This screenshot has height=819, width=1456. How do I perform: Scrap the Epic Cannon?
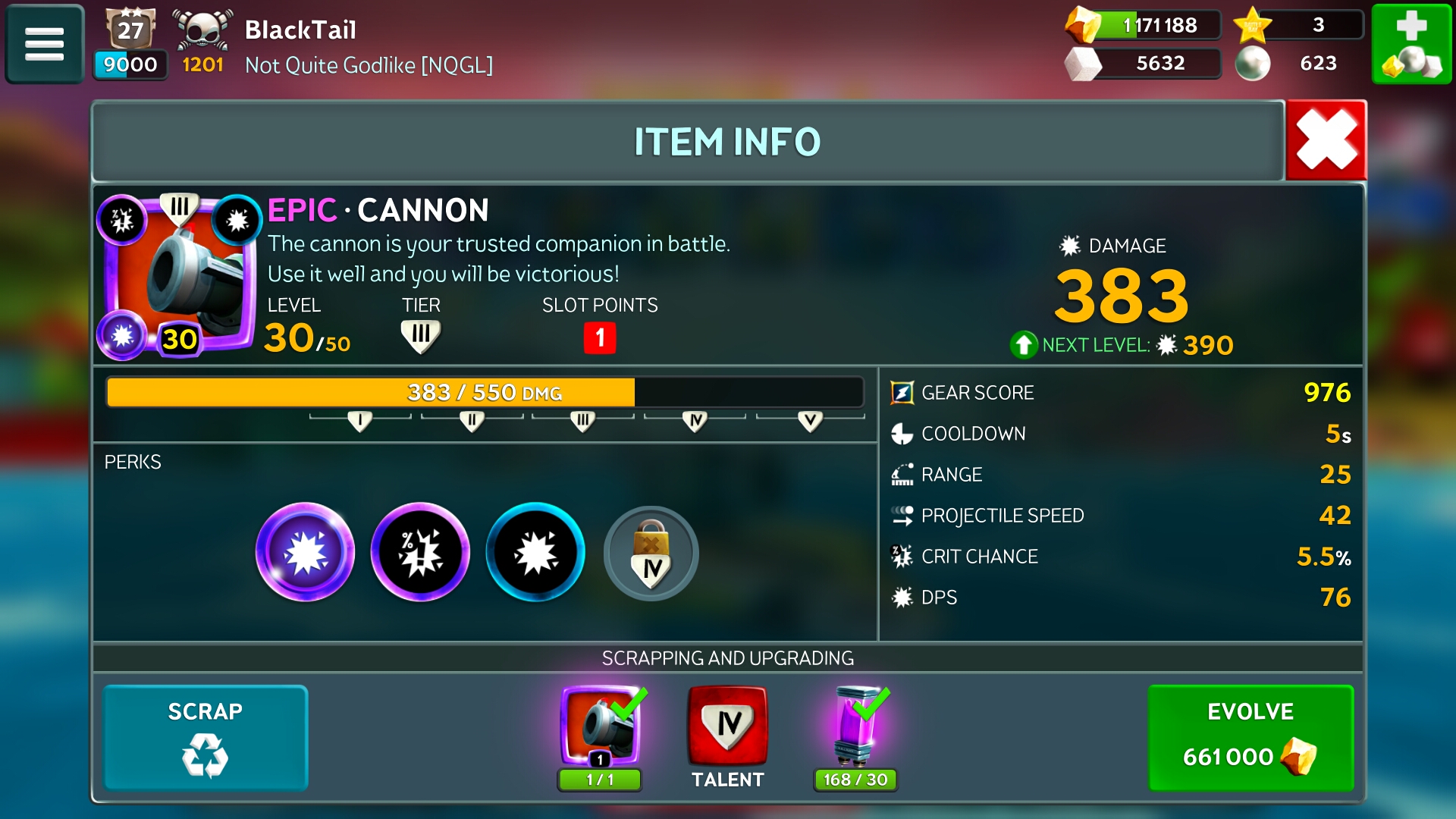(206, 738)
